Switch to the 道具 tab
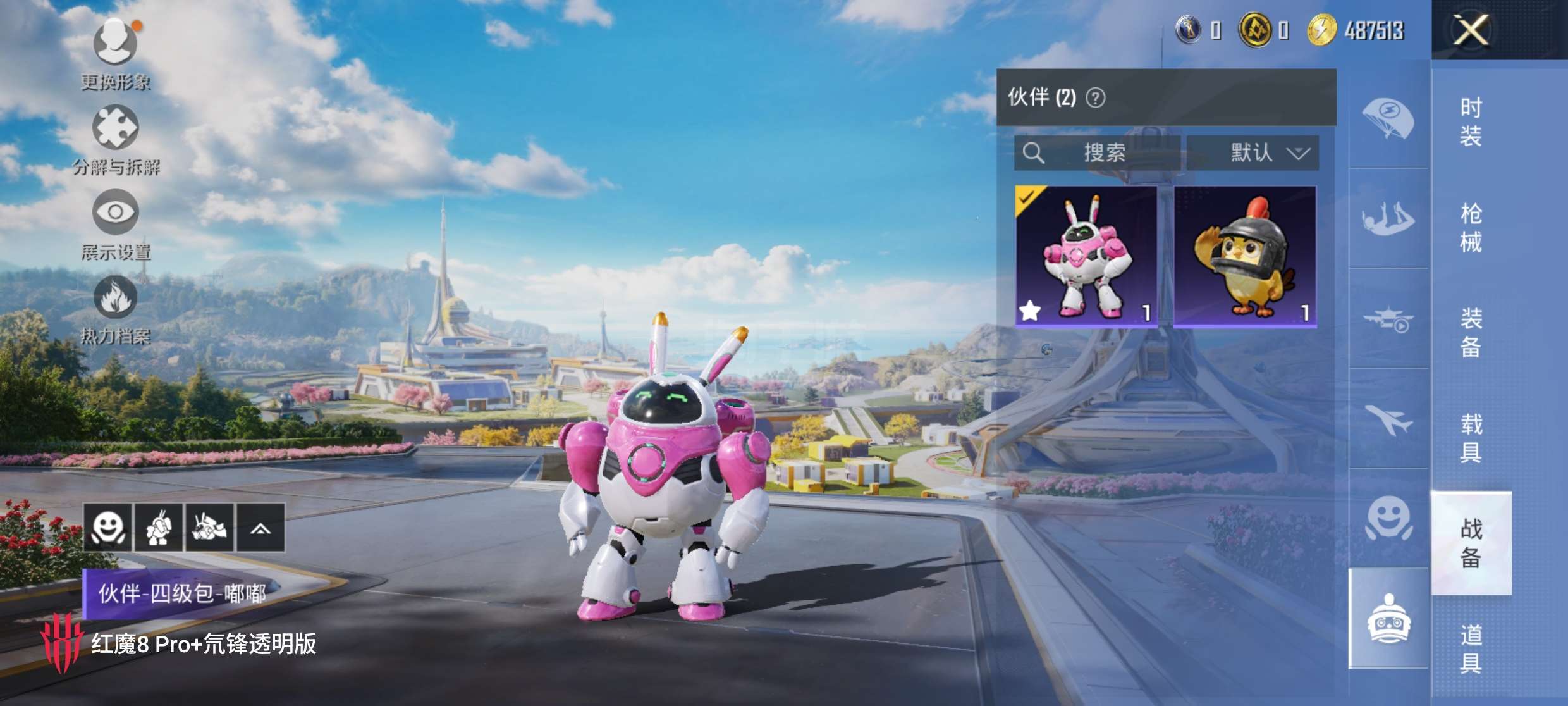Screen dimensions: 1568x706 (1471, 648)
